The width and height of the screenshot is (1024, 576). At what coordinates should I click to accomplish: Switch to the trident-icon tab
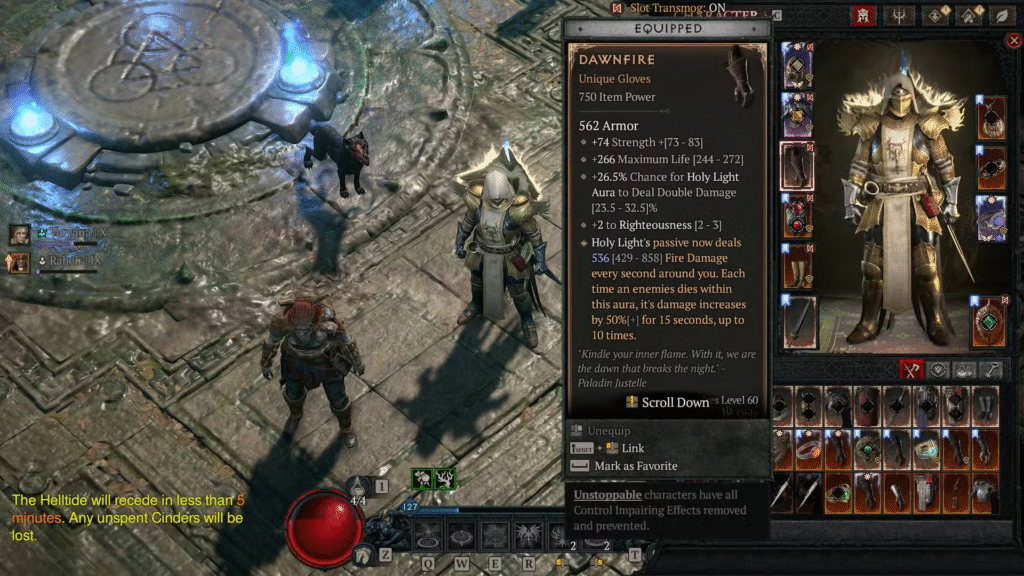pyautogui.click(x=902, y=15)
